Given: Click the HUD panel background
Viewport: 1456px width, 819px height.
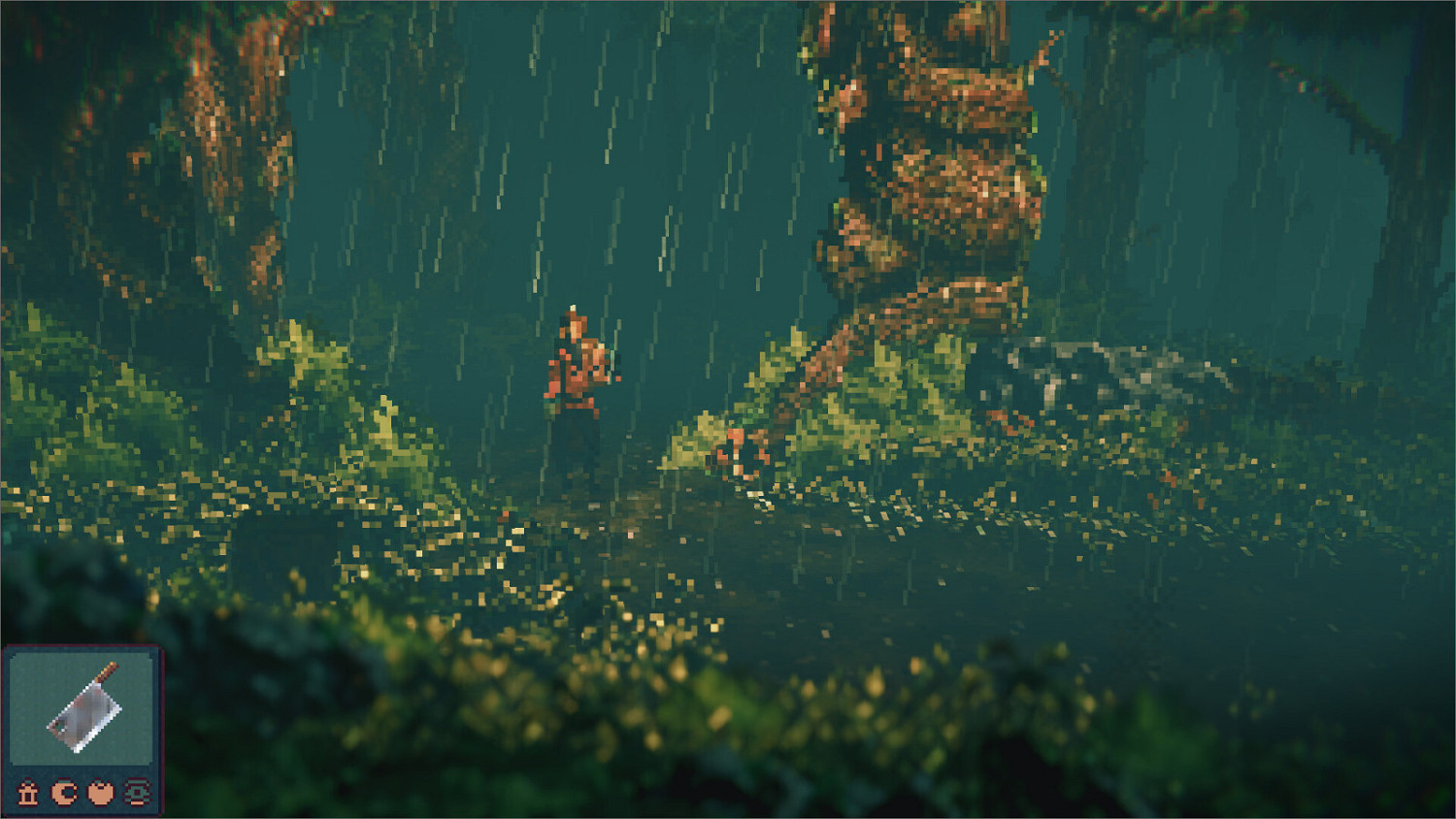Looking at the screenshot, I should 83,771.
